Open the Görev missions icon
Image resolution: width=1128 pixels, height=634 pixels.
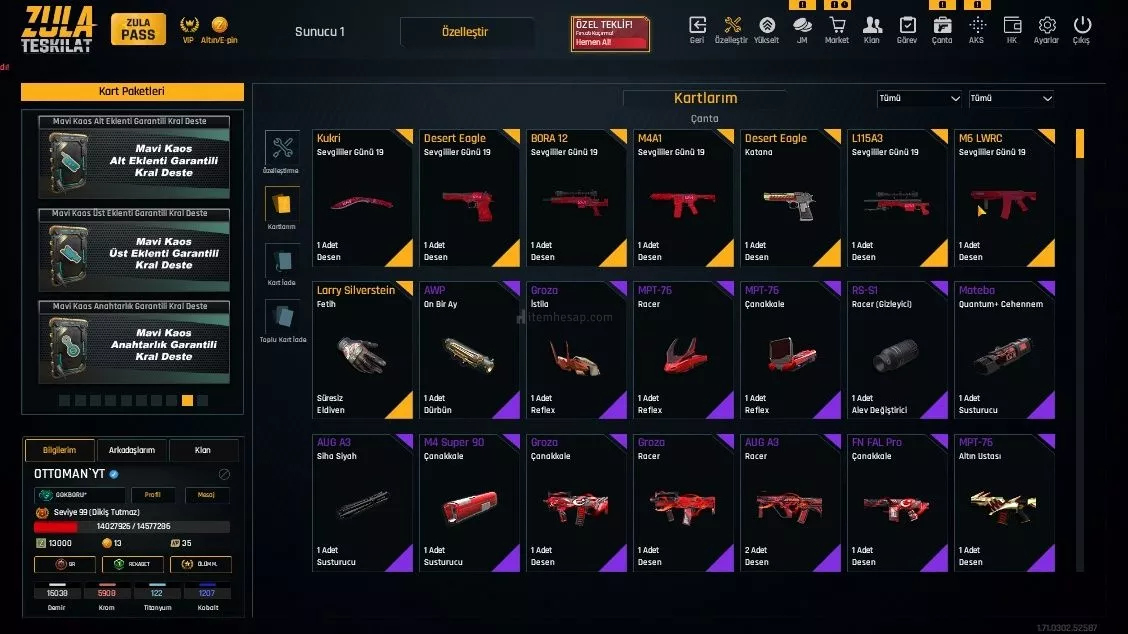click(907, 28)
